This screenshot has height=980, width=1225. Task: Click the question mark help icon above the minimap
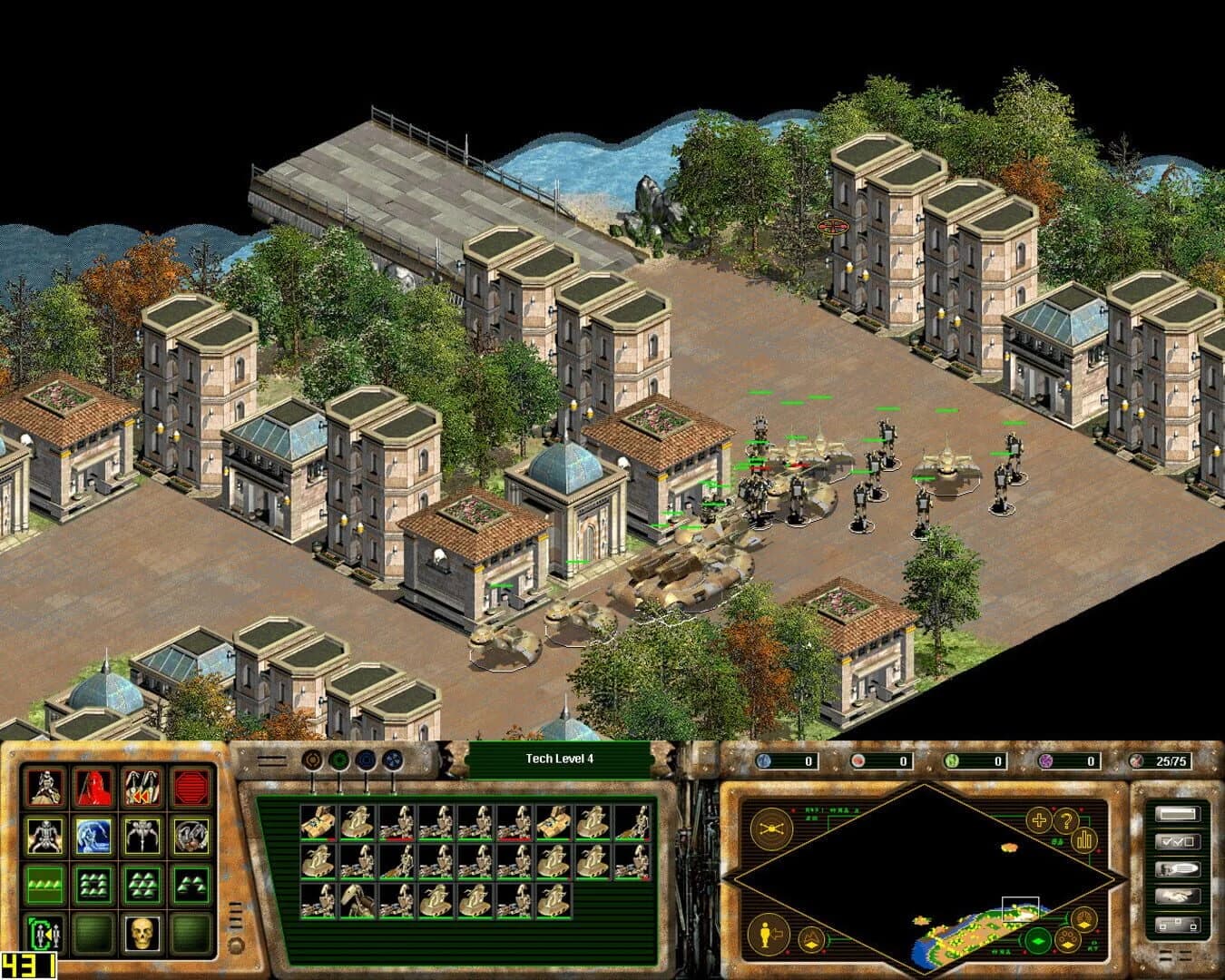pos(1066,820)
